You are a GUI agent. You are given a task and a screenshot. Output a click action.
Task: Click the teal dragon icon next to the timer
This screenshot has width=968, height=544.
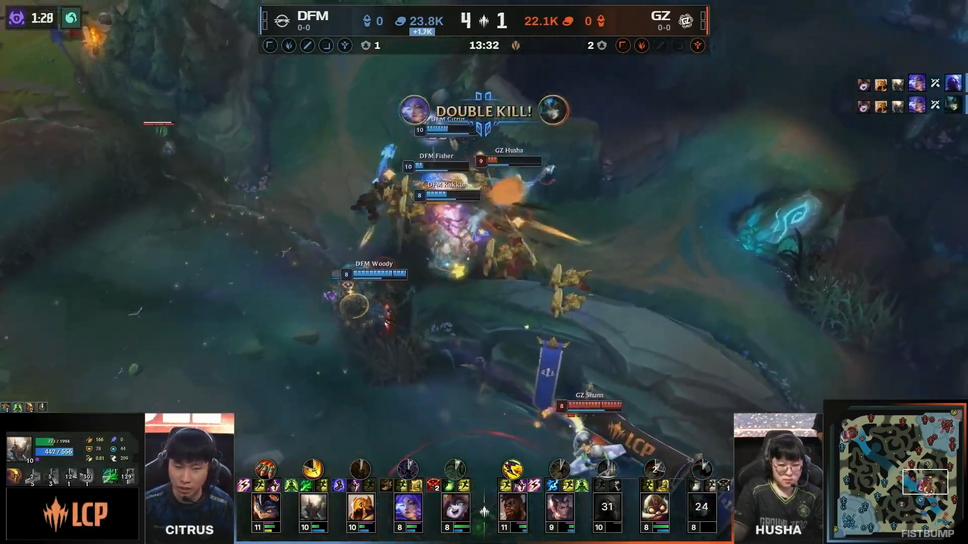(71, 18)
